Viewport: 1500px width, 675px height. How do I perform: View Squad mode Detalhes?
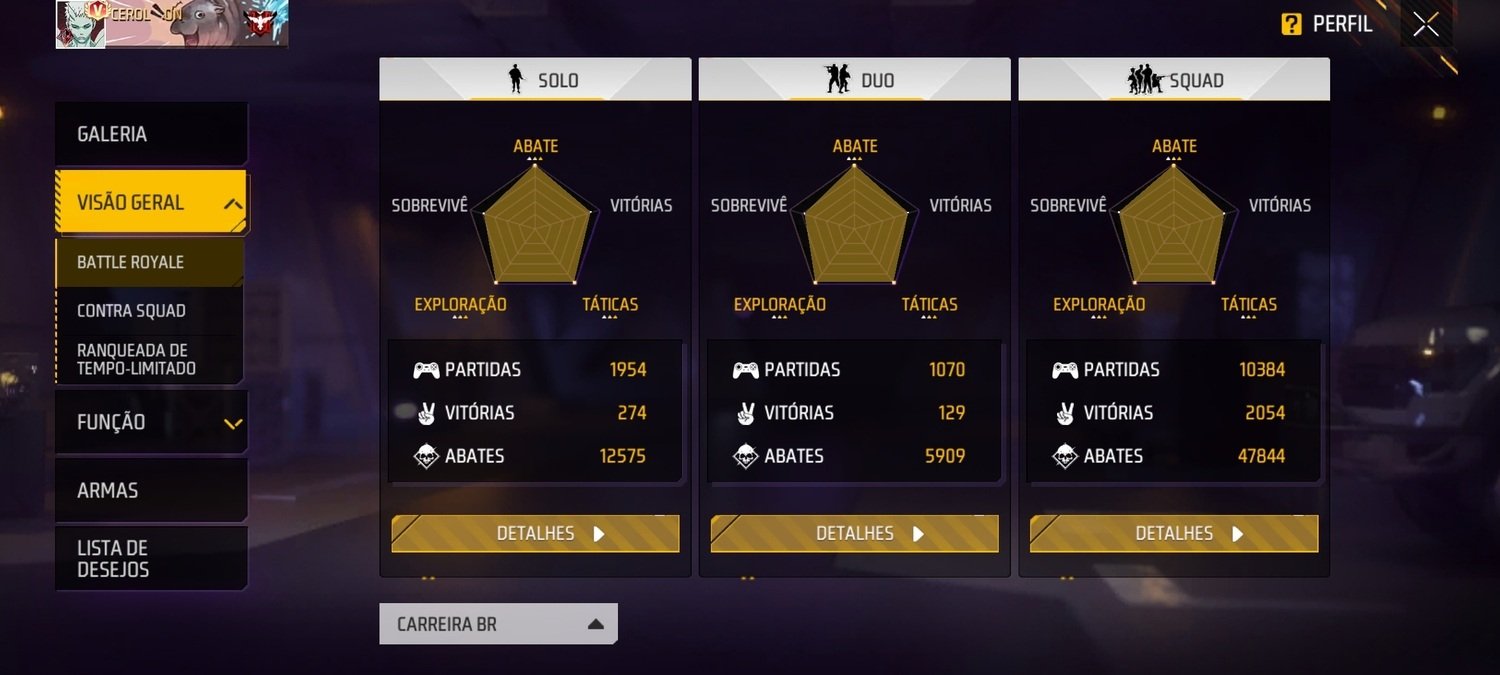(x=1174, y=534)
